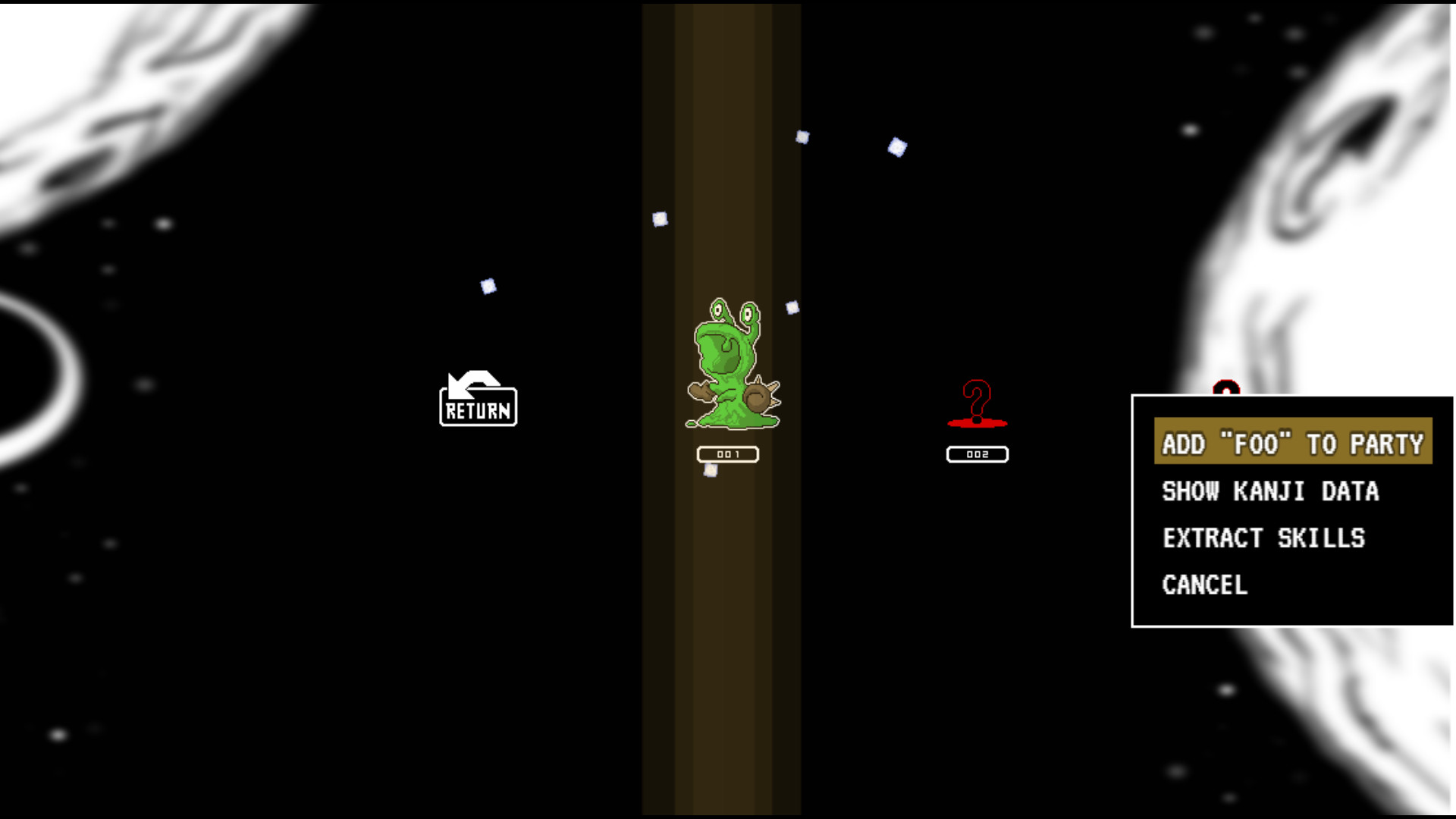The height and width of the screenshot is (819, 1456).
Task: Click the 001 ID capsule below the slug
Action: click(x=727, y=452)
